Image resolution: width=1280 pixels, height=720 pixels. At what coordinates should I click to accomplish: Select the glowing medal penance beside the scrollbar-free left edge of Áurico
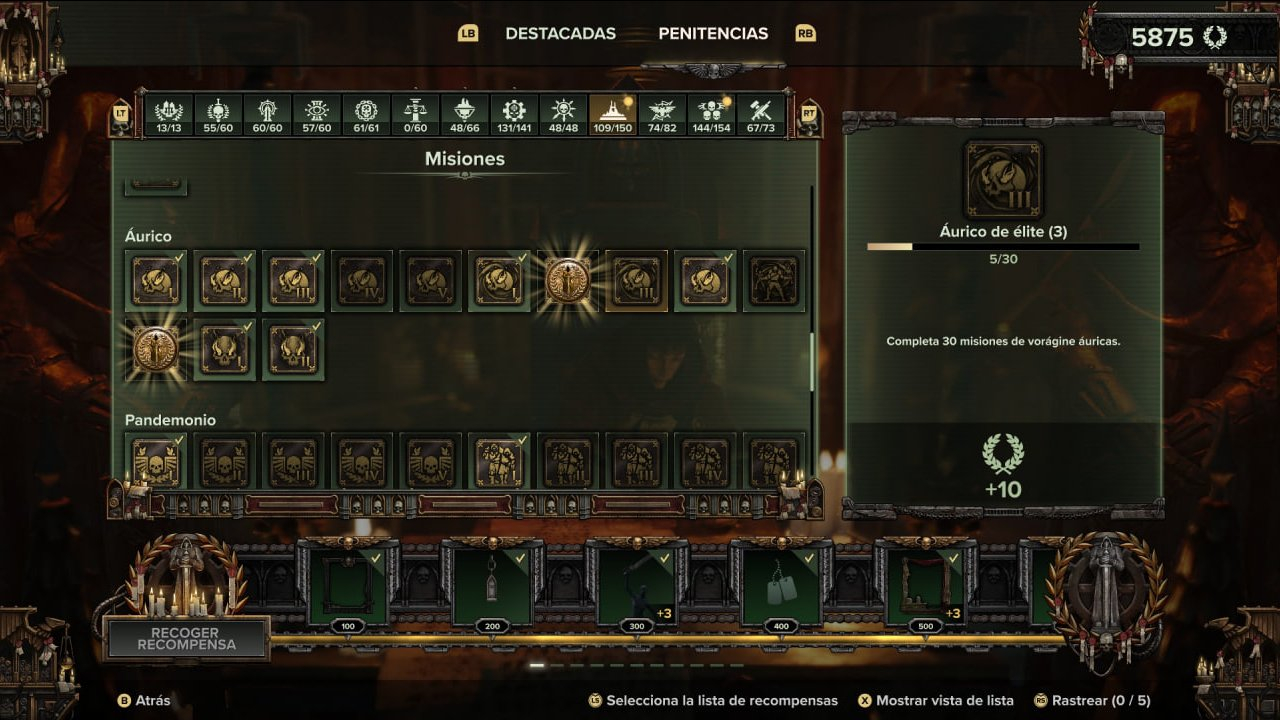tap(156, 350)
